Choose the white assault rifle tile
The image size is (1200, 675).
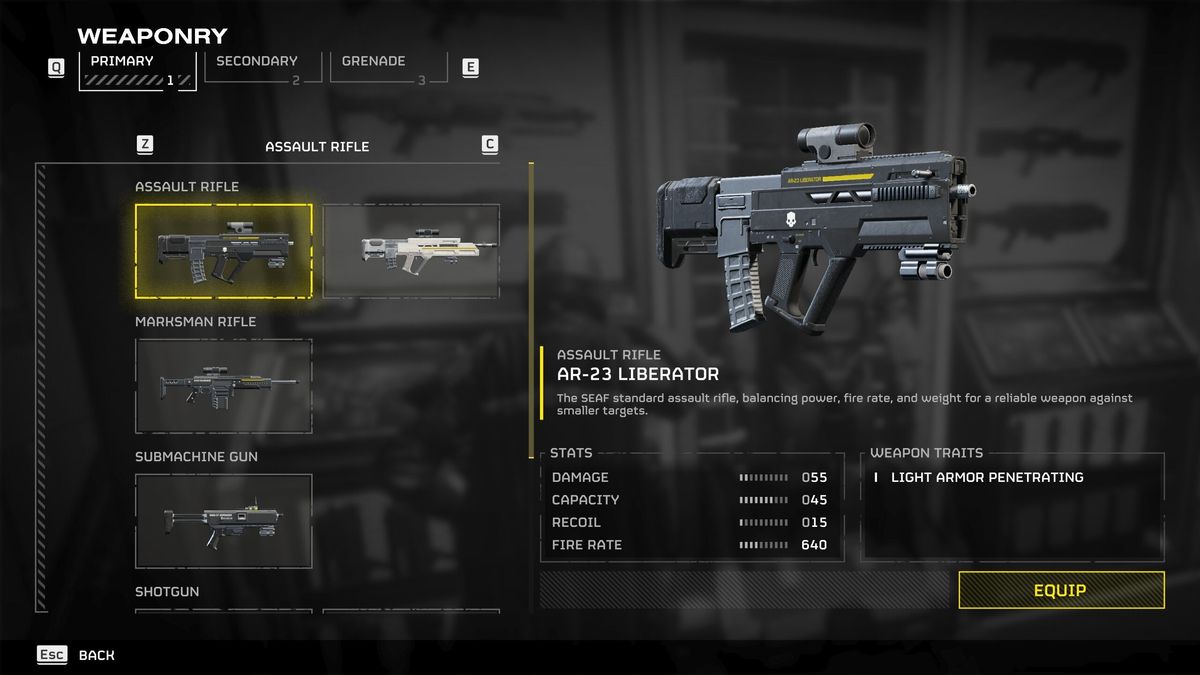tap(411, 251)
